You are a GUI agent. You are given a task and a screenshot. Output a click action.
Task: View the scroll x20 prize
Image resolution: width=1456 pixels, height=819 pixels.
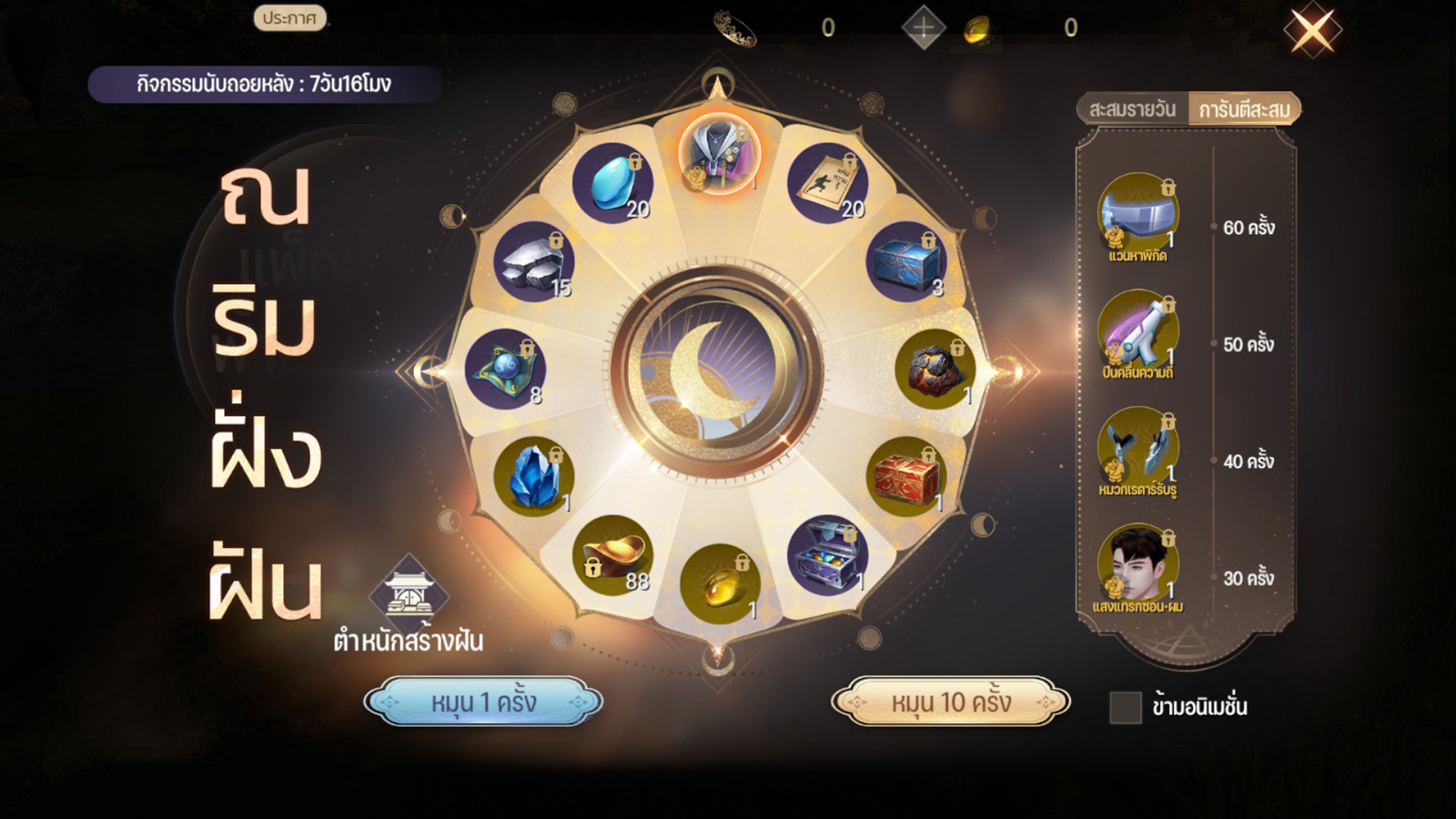pyautogui.click(x=827, y=183)
